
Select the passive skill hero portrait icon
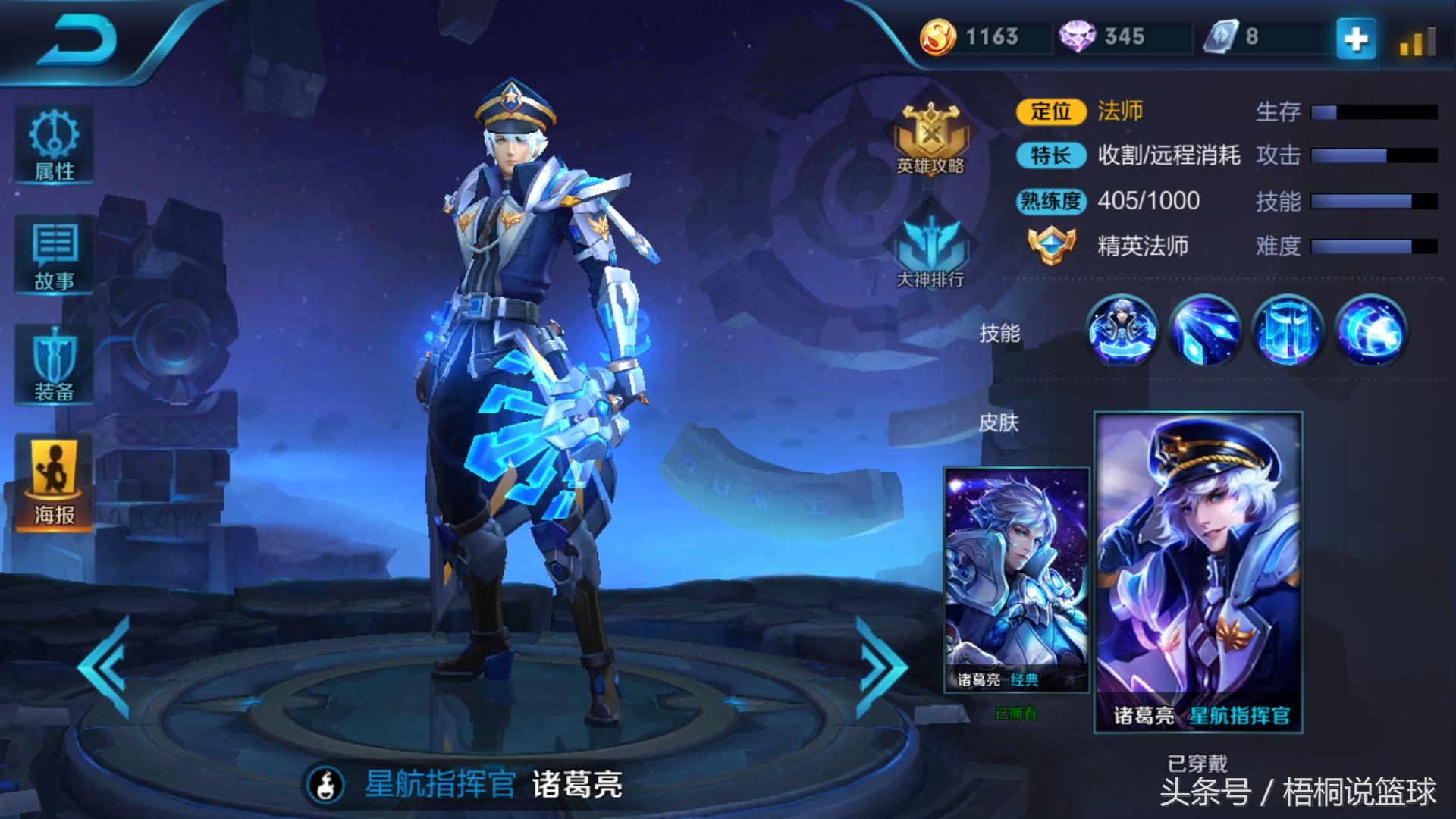pos(1122,331)
